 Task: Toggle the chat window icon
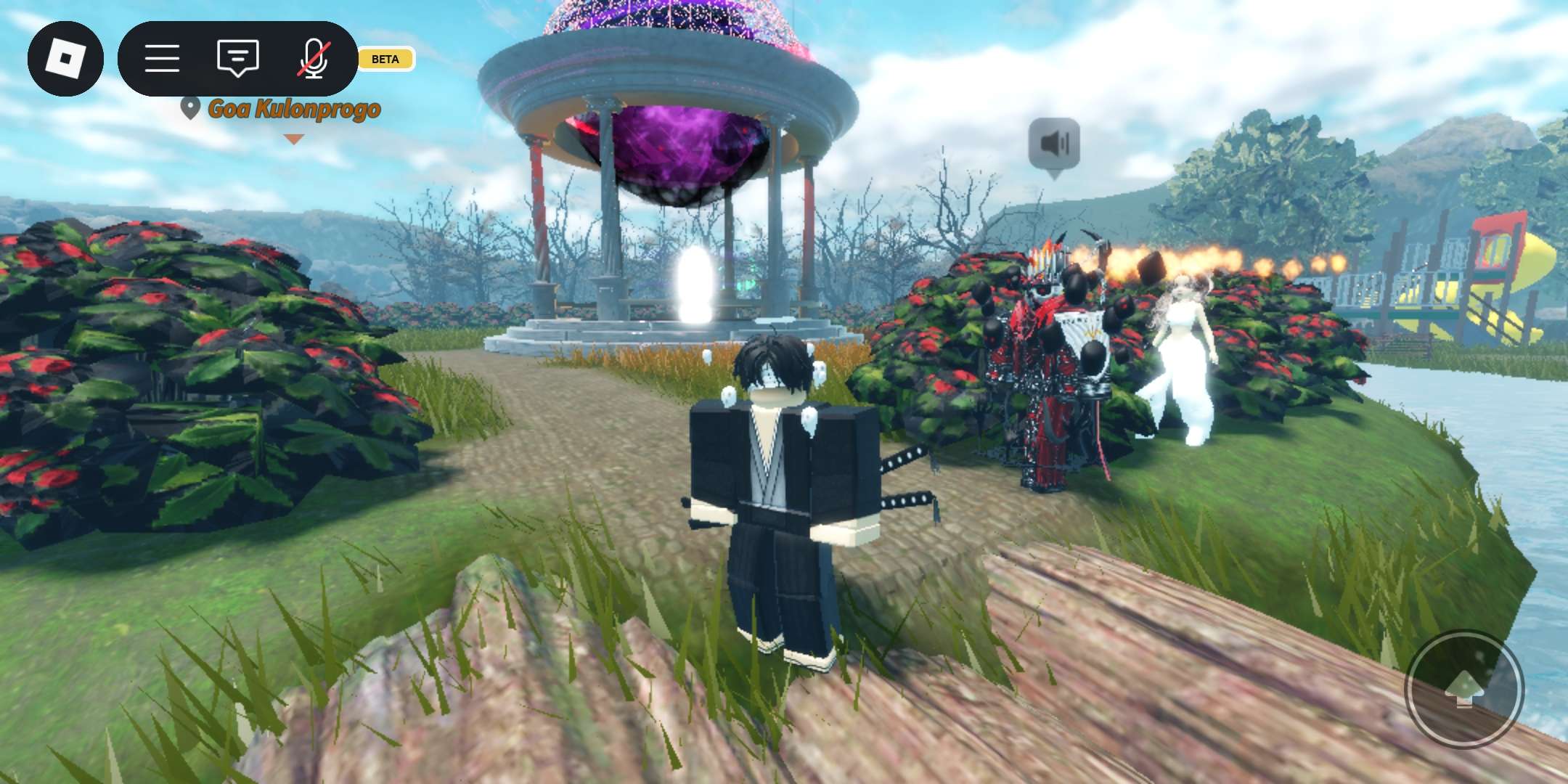coord(237,58)
